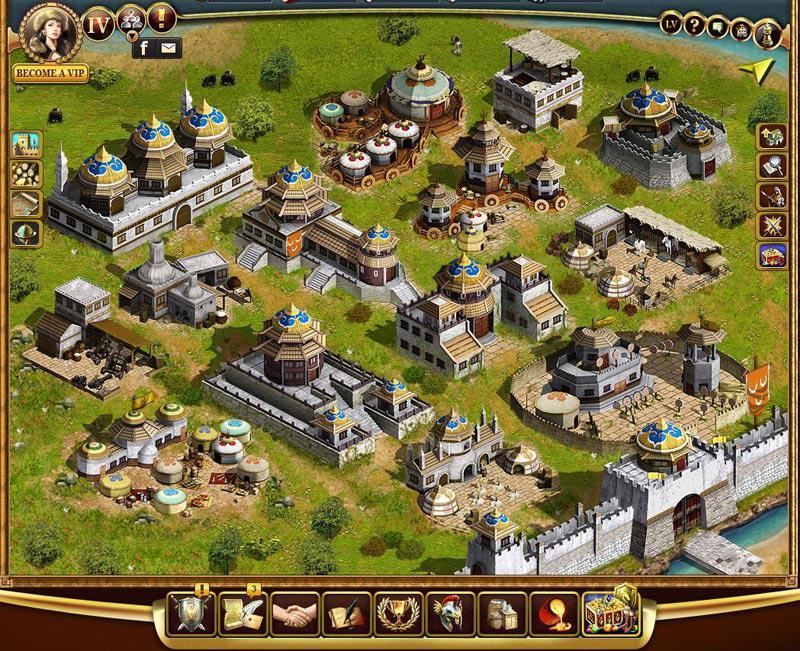The height and width of the screenshot is (651, 800).
Task: Open the crossed swords battle icon
Action: pos(772,225)
